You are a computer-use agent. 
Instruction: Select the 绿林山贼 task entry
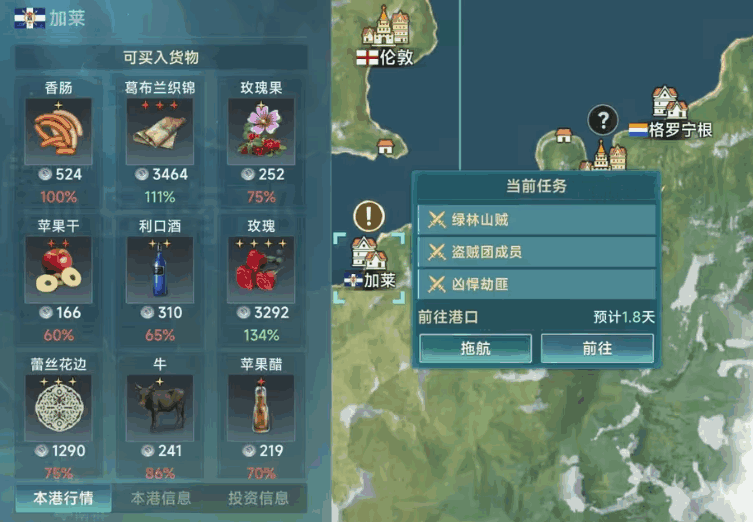[537, 220]
